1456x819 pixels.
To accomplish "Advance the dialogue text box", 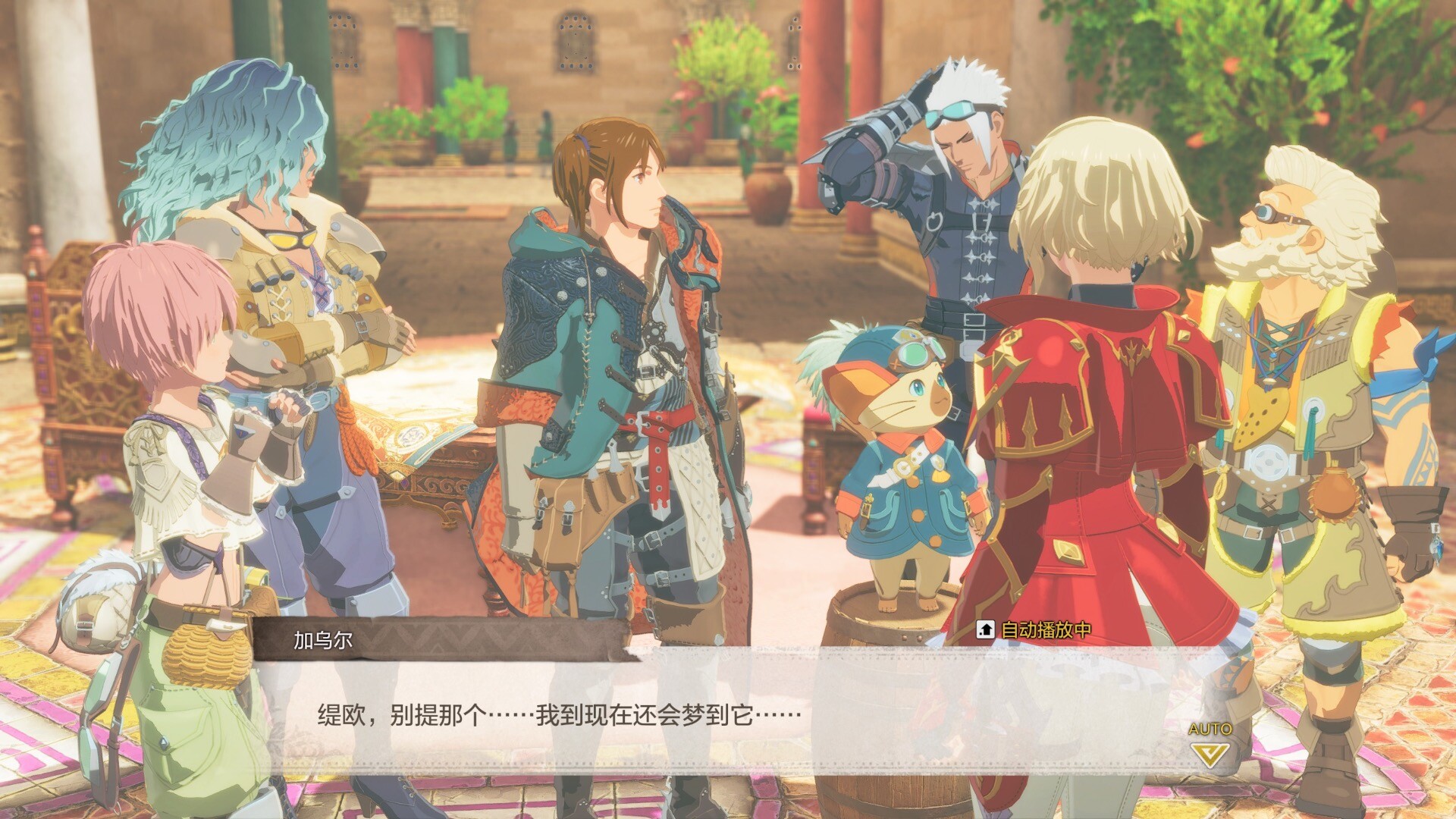I will click(728, 714).
